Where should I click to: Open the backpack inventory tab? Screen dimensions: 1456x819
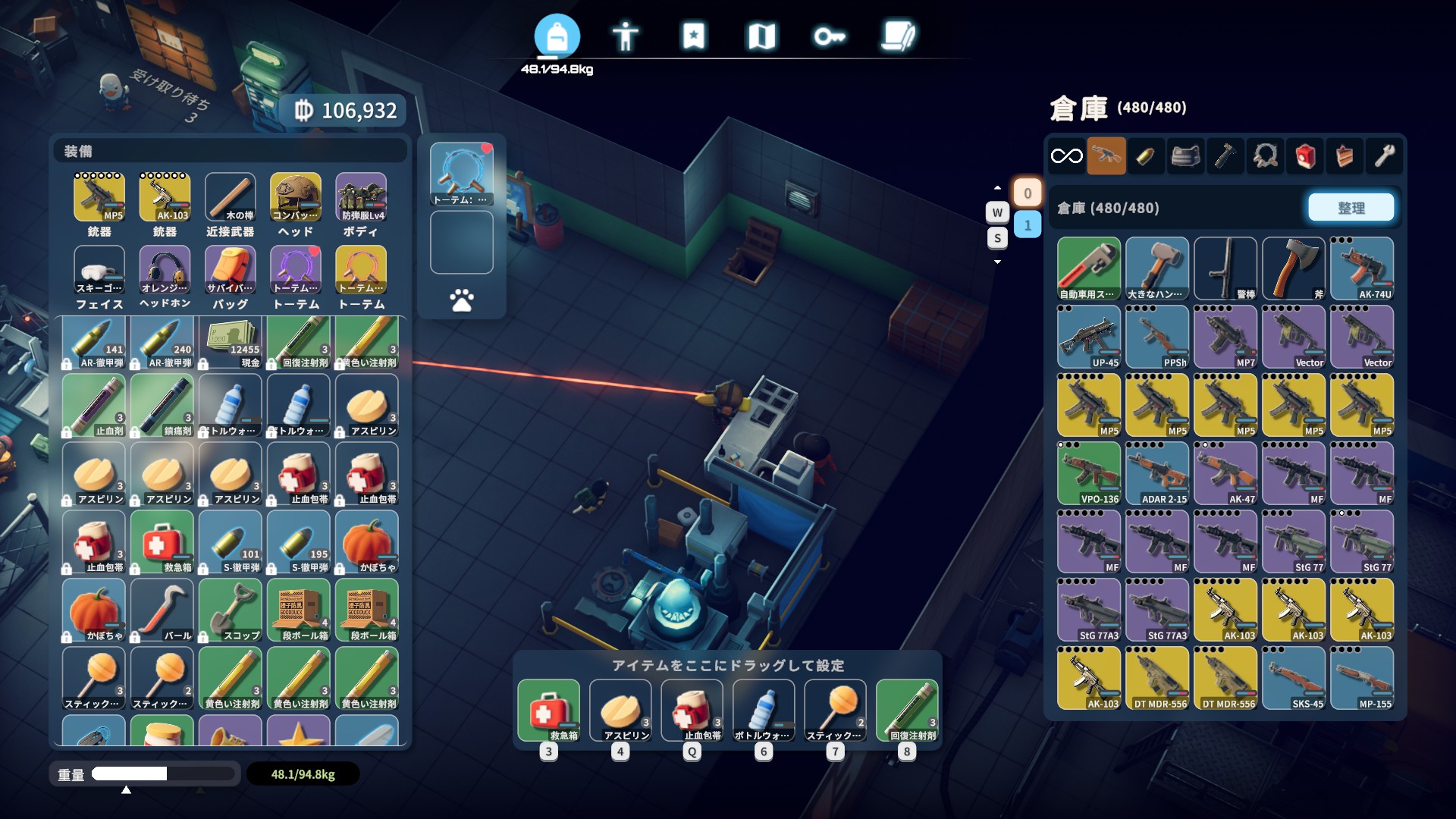(557, 36)
